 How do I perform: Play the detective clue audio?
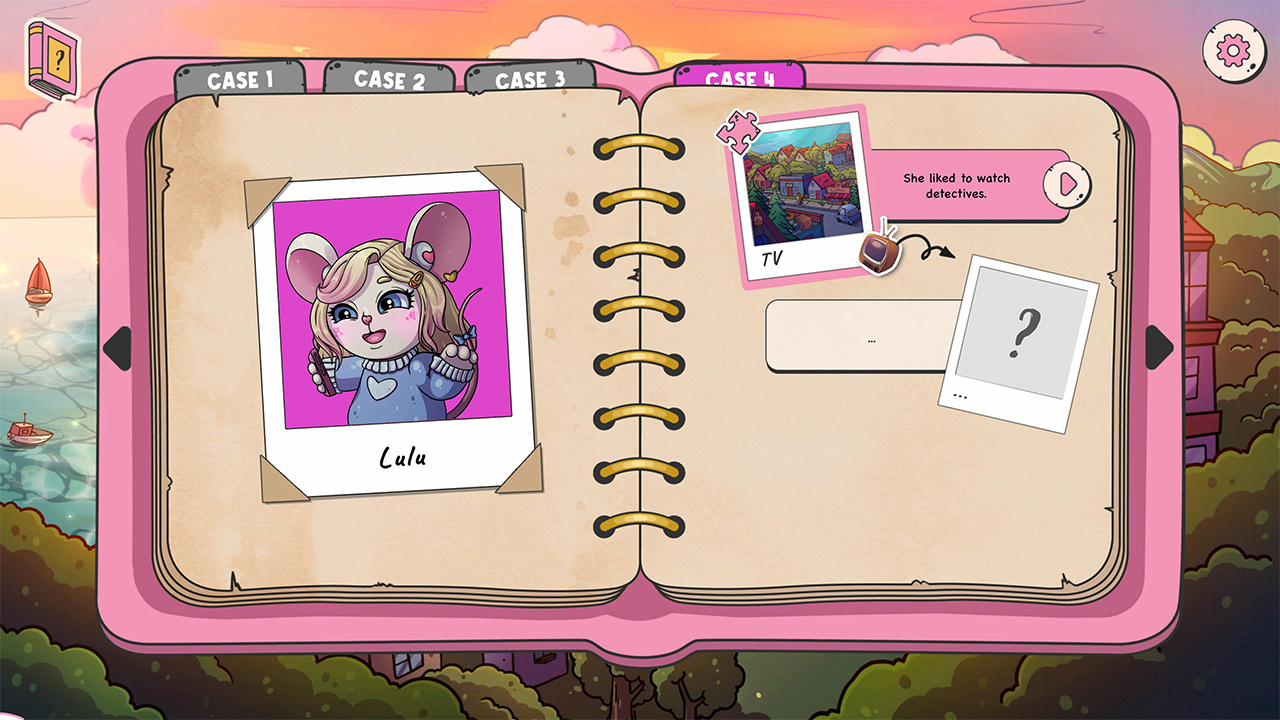(x=1066, y=184)
